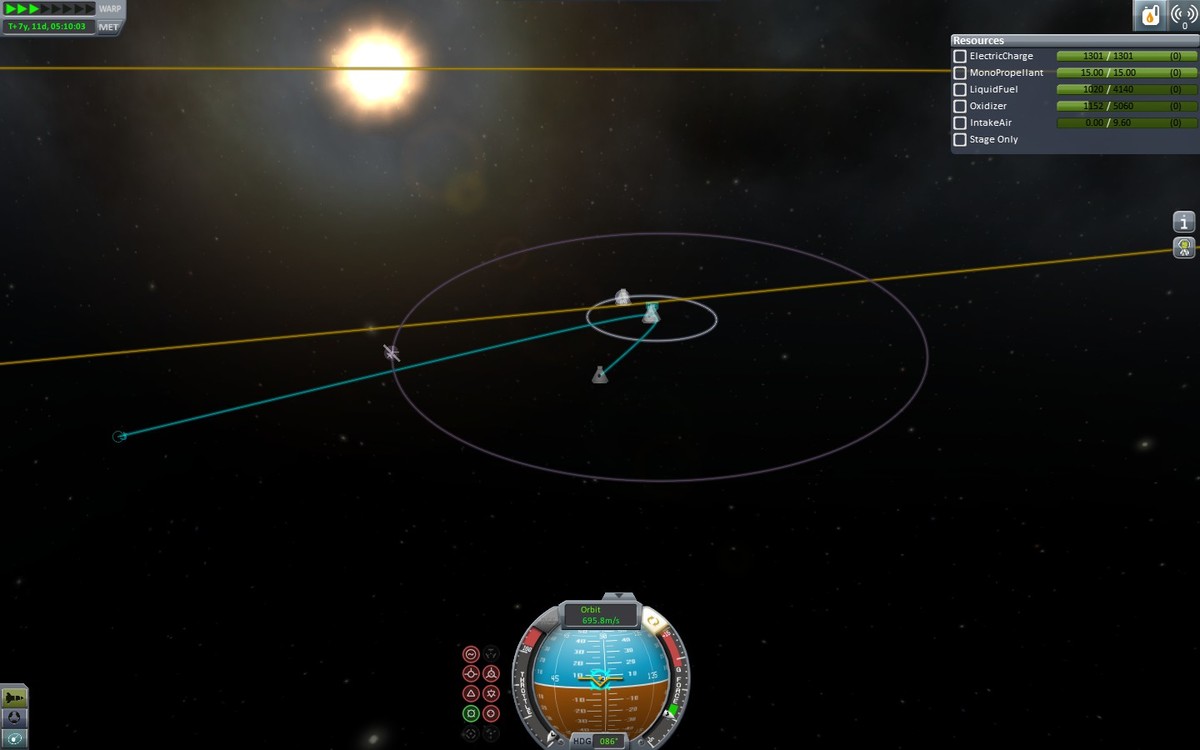Cycle the navball Orbit speed mode
Screen dimensions: 1200x750
click(600, 615)
